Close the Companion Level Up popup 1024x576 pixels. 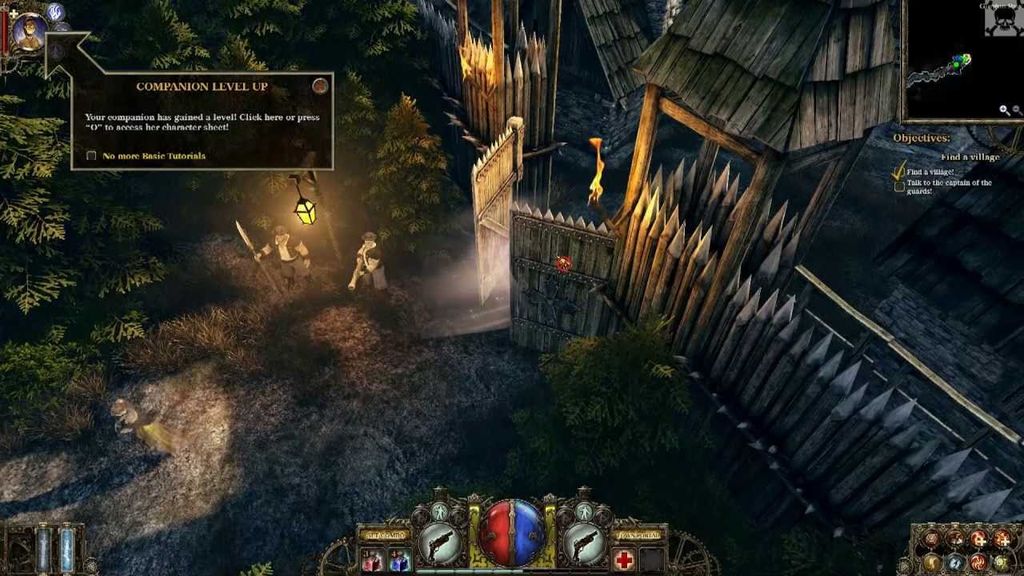coord(320,86)
